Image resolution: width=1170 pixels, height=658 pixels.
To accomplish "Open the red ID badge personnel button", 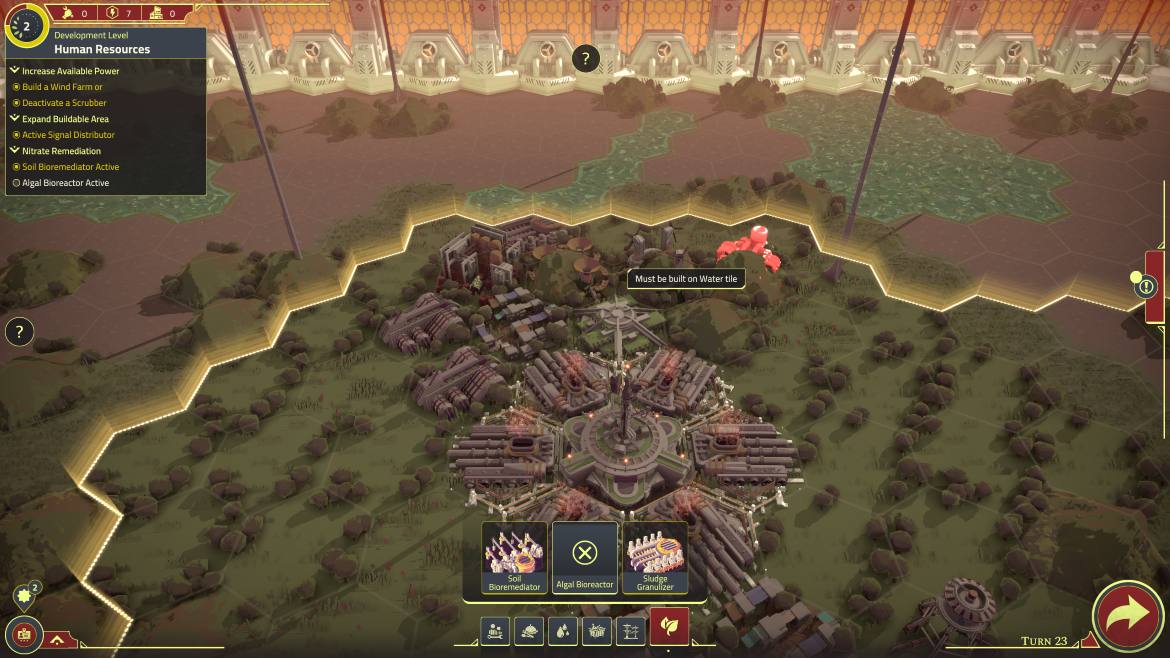I will (20, 634).
